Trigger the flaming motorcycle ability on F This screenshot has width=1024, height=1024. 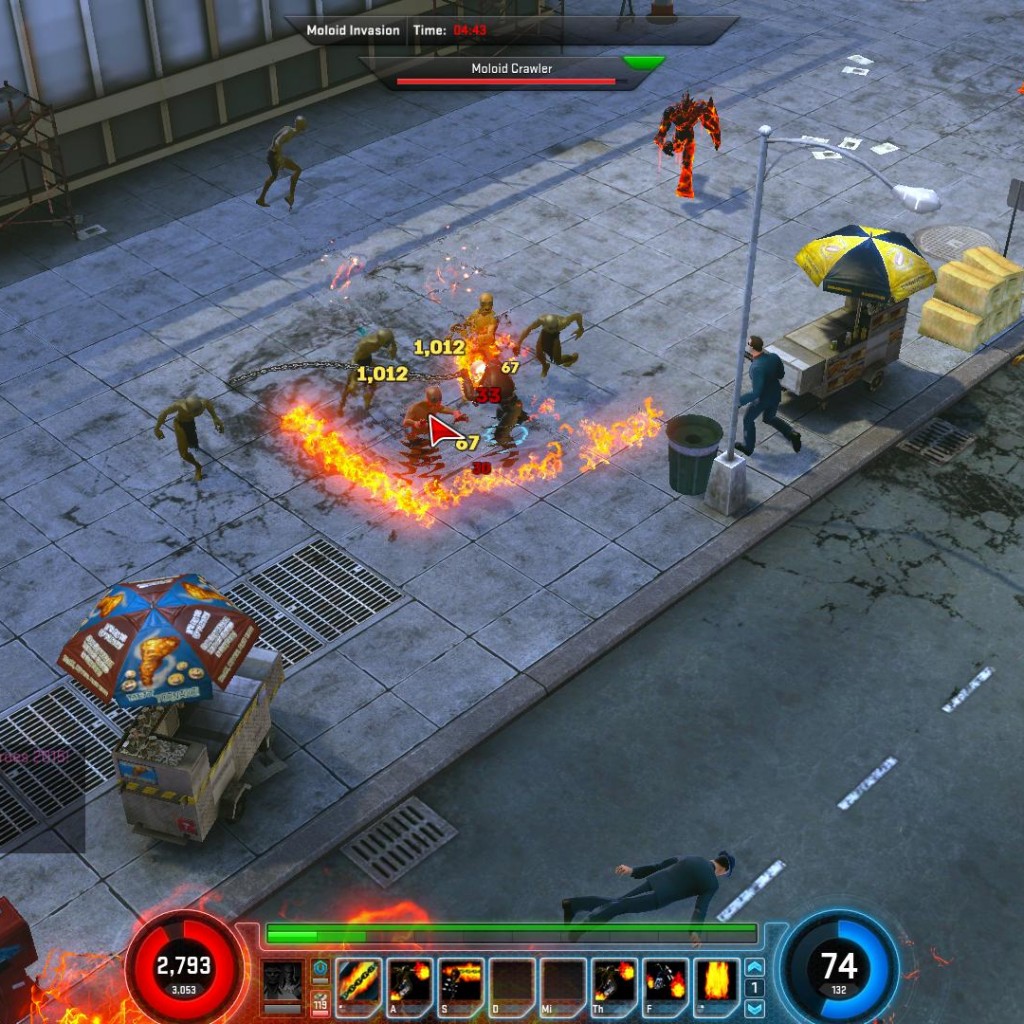tap(665, 981)
